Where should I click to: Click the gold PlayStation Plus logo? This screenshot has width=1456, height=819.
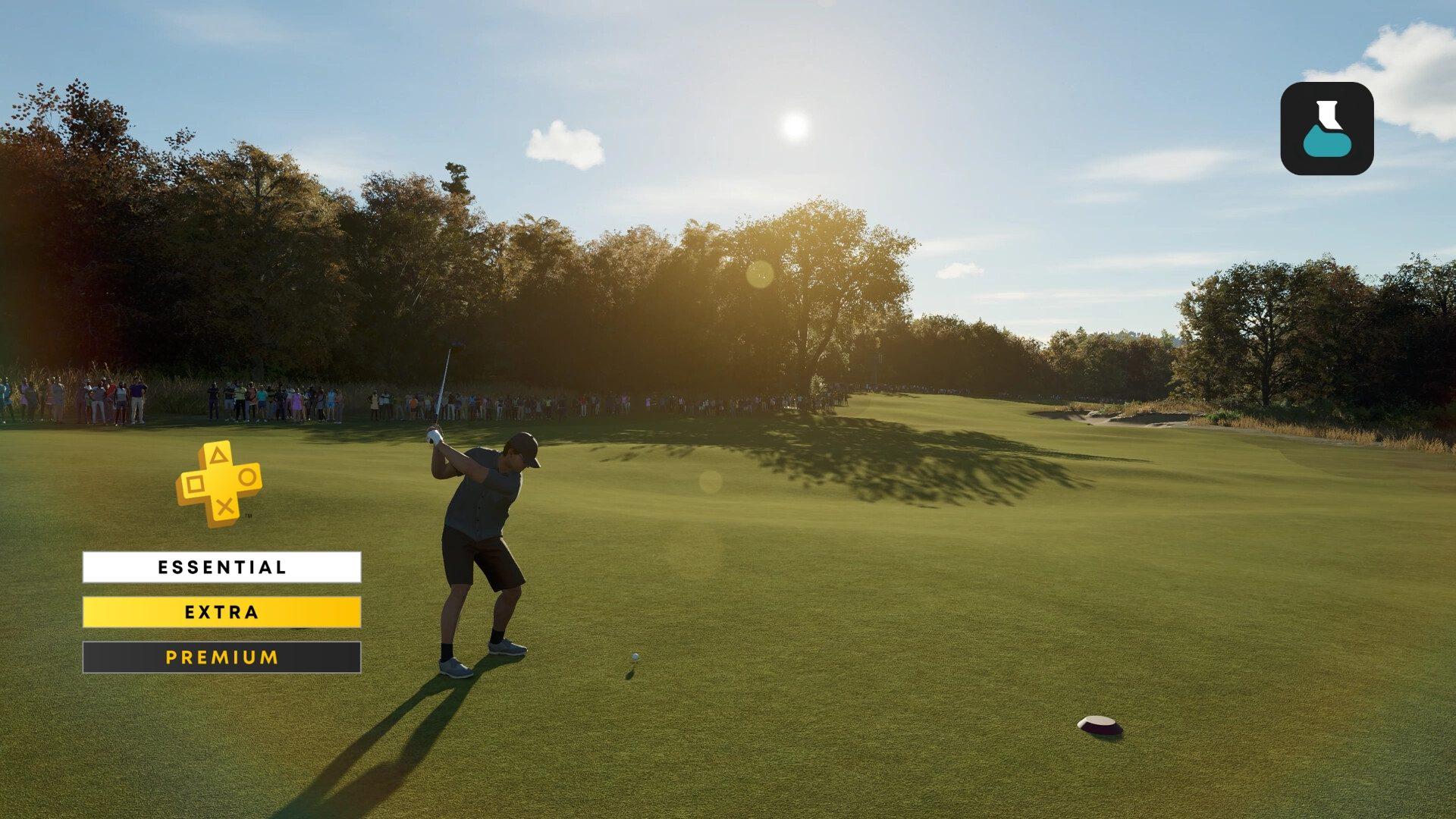point(219,483)
